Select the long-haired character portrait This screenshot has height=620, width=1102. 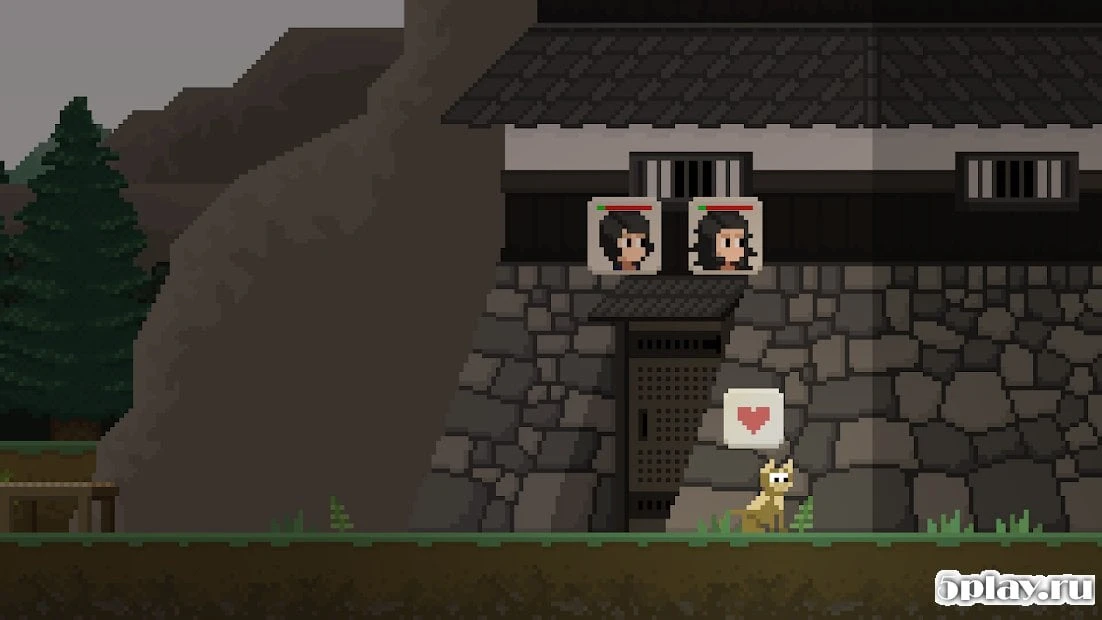click(x=725, y=236)
